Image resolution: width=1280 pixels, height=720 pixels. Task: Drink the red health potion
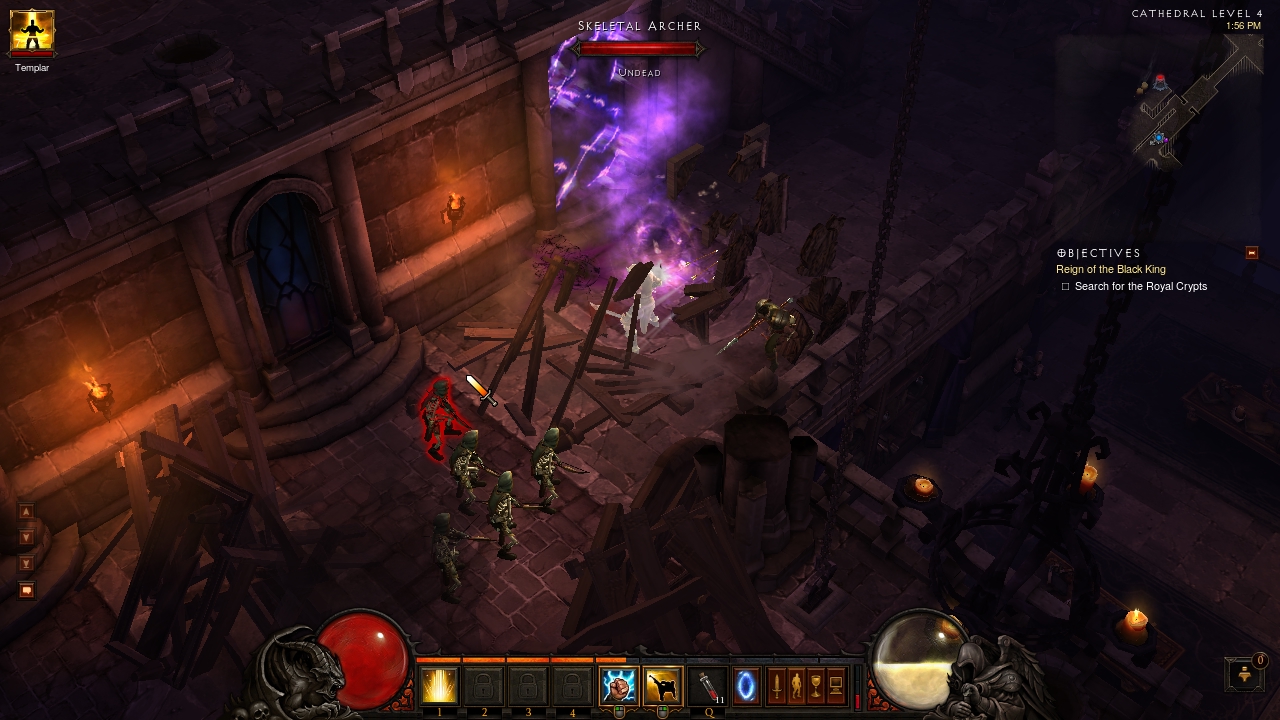tap(707, 686)
